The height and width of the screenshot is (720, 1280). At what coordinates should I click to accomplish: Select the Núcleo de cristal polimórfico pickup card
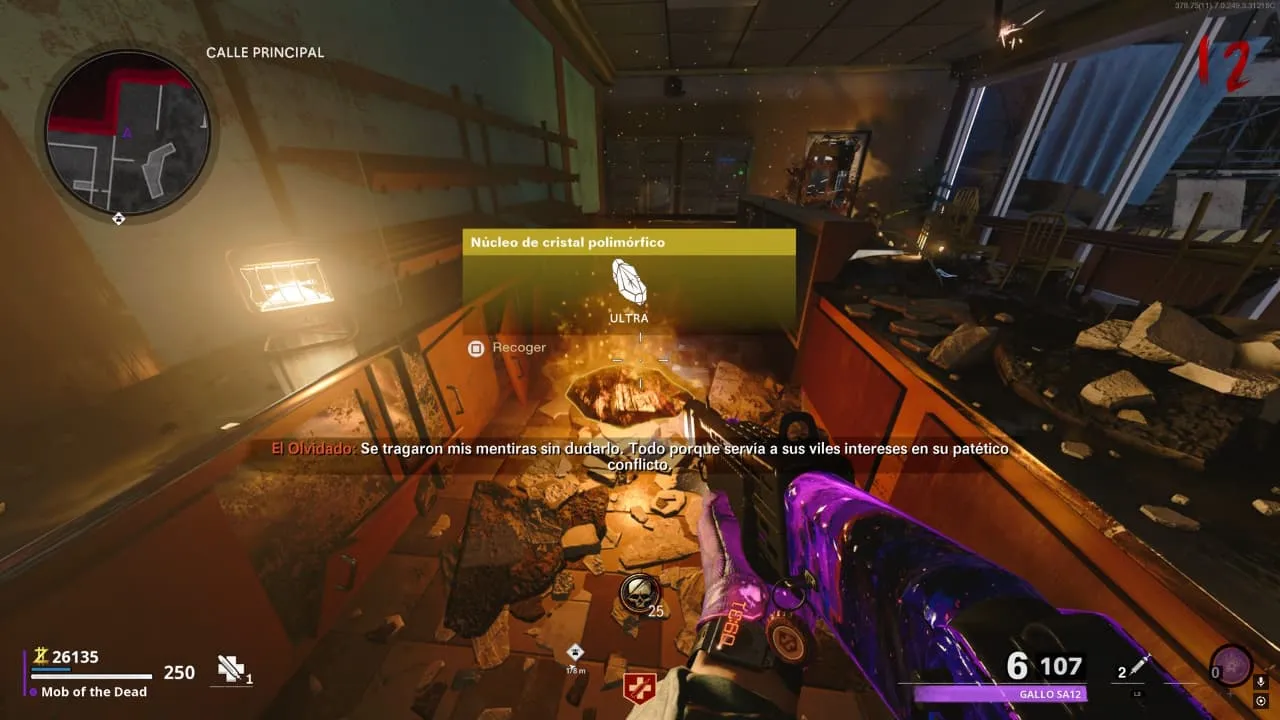[629, 281]
